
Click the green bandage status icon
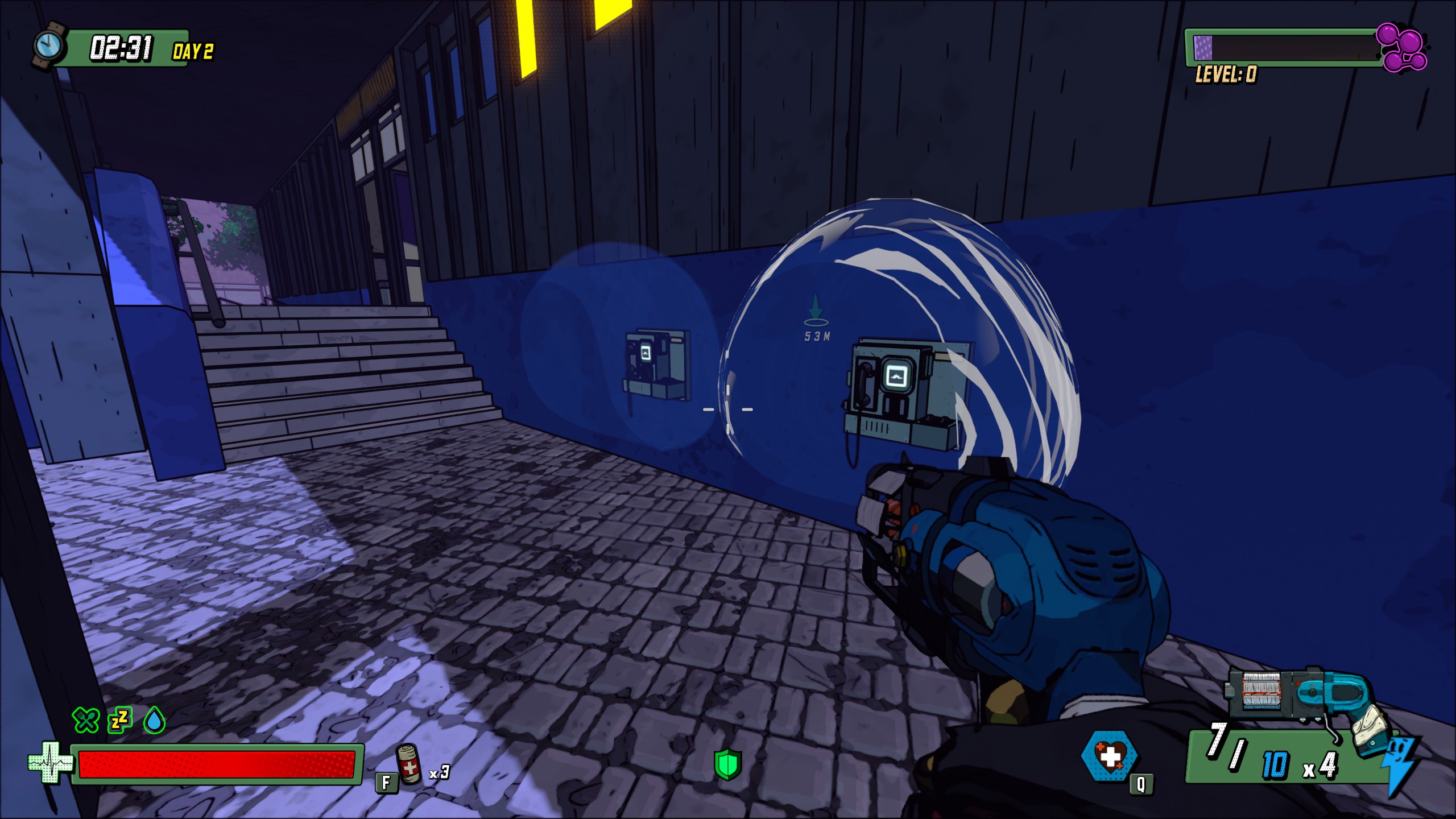click(86, 720)
